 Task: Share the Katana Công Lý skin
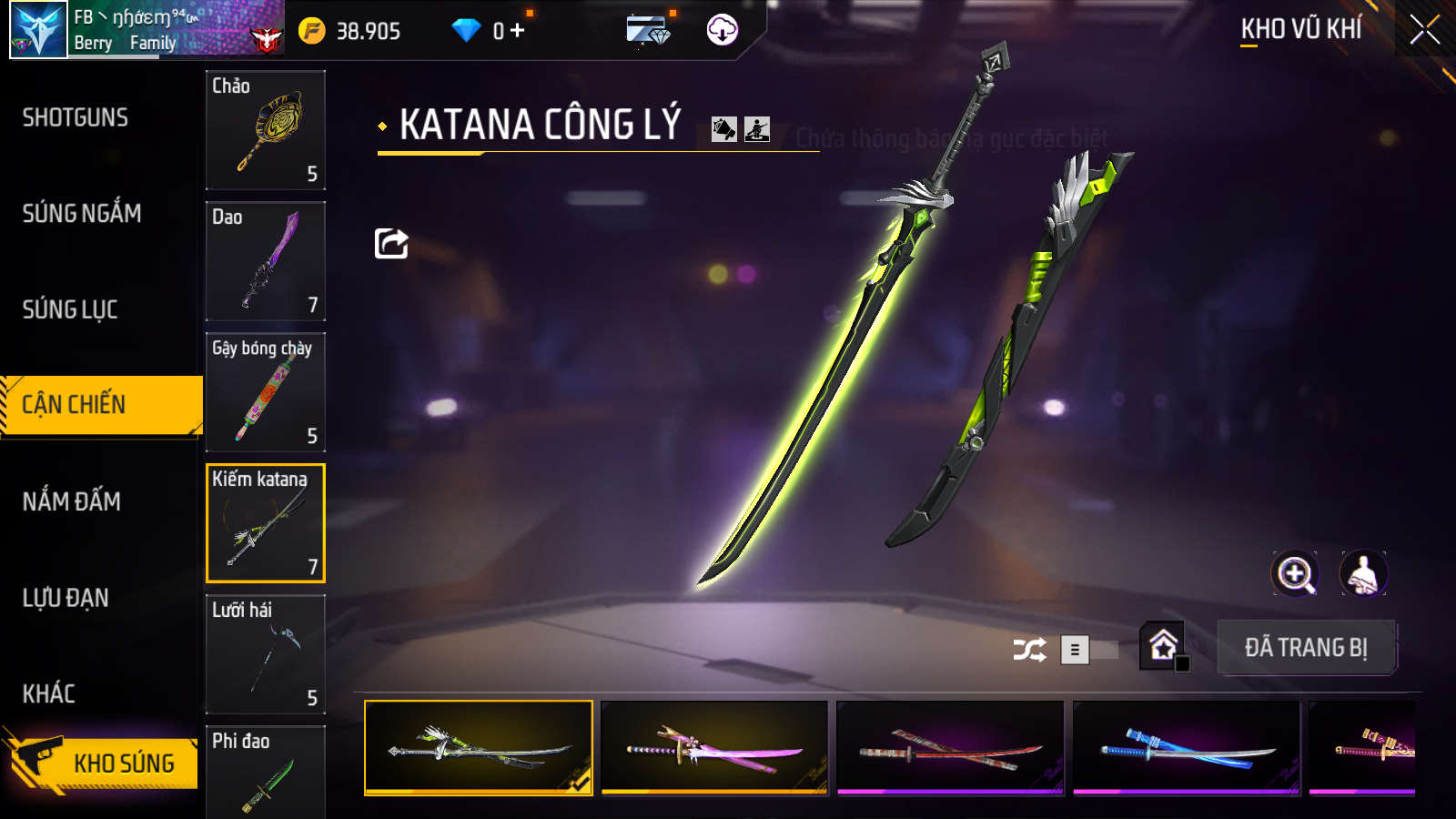tap(391, 243)
